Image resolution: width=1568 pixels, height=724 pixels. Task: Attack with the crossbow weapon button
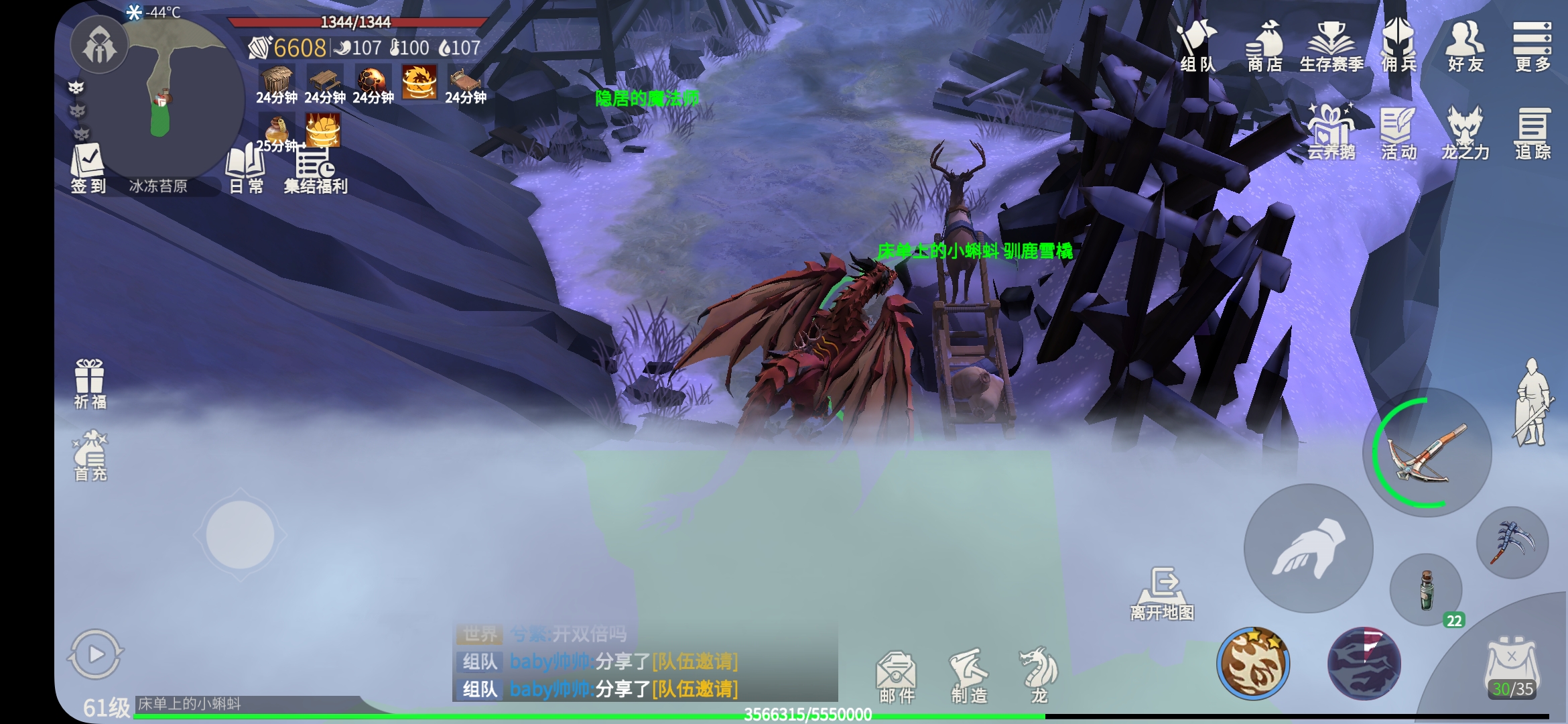1427,452
